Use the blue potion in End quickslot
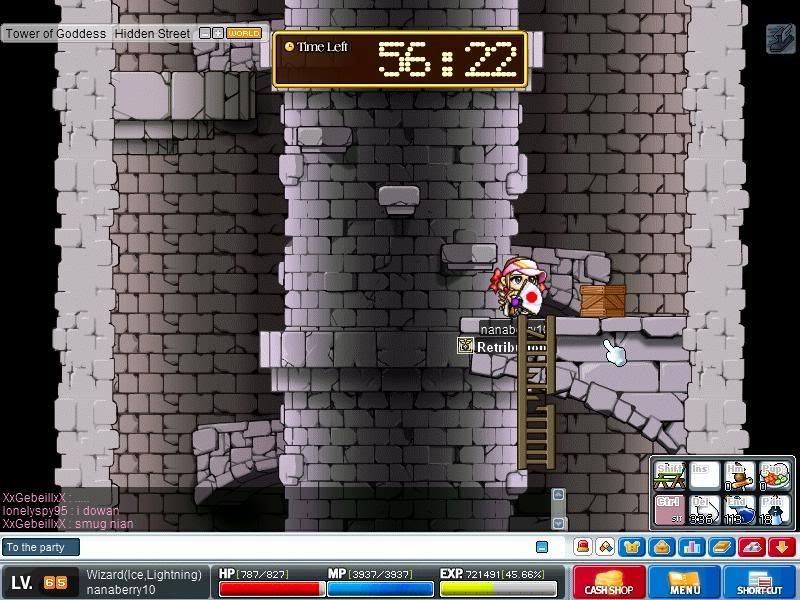Viewport: 800px width, 600px height. pyautogui.click(x=739, y=508)
